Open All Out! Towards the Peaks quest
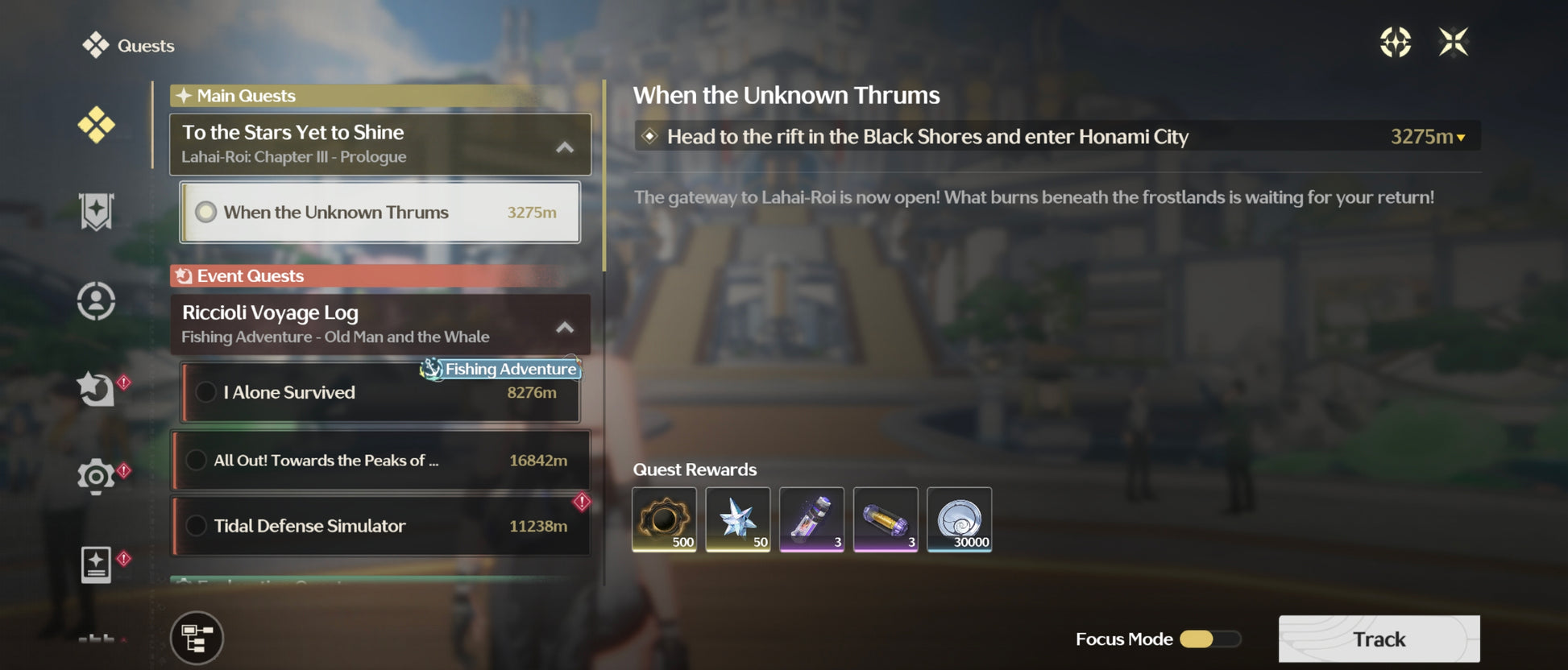The width and height of the screenshot is (1568, 670). (x=380, y=461)
